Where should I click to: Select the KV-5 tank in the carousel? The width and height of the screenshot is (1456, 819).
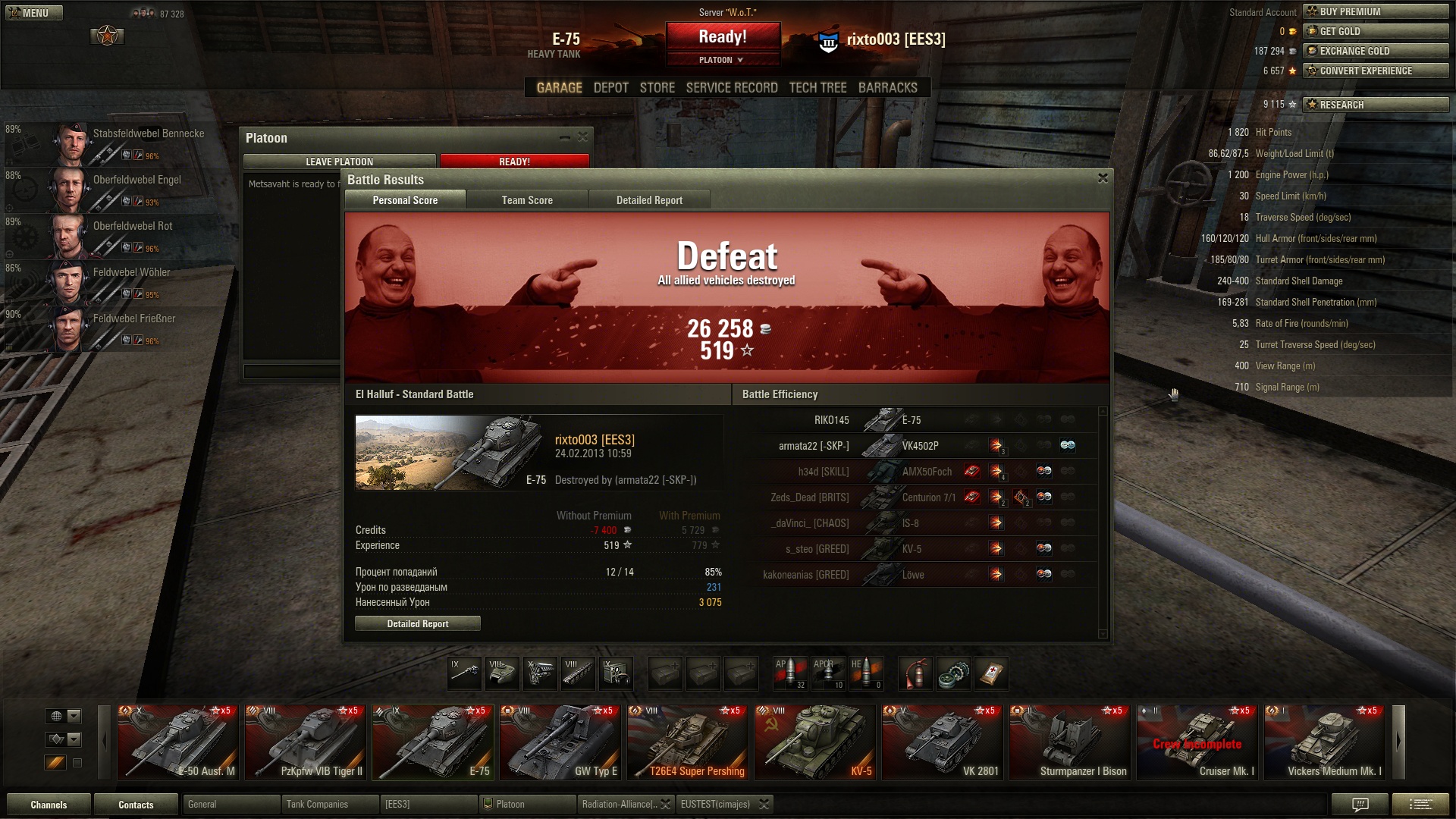pos(816,742)
